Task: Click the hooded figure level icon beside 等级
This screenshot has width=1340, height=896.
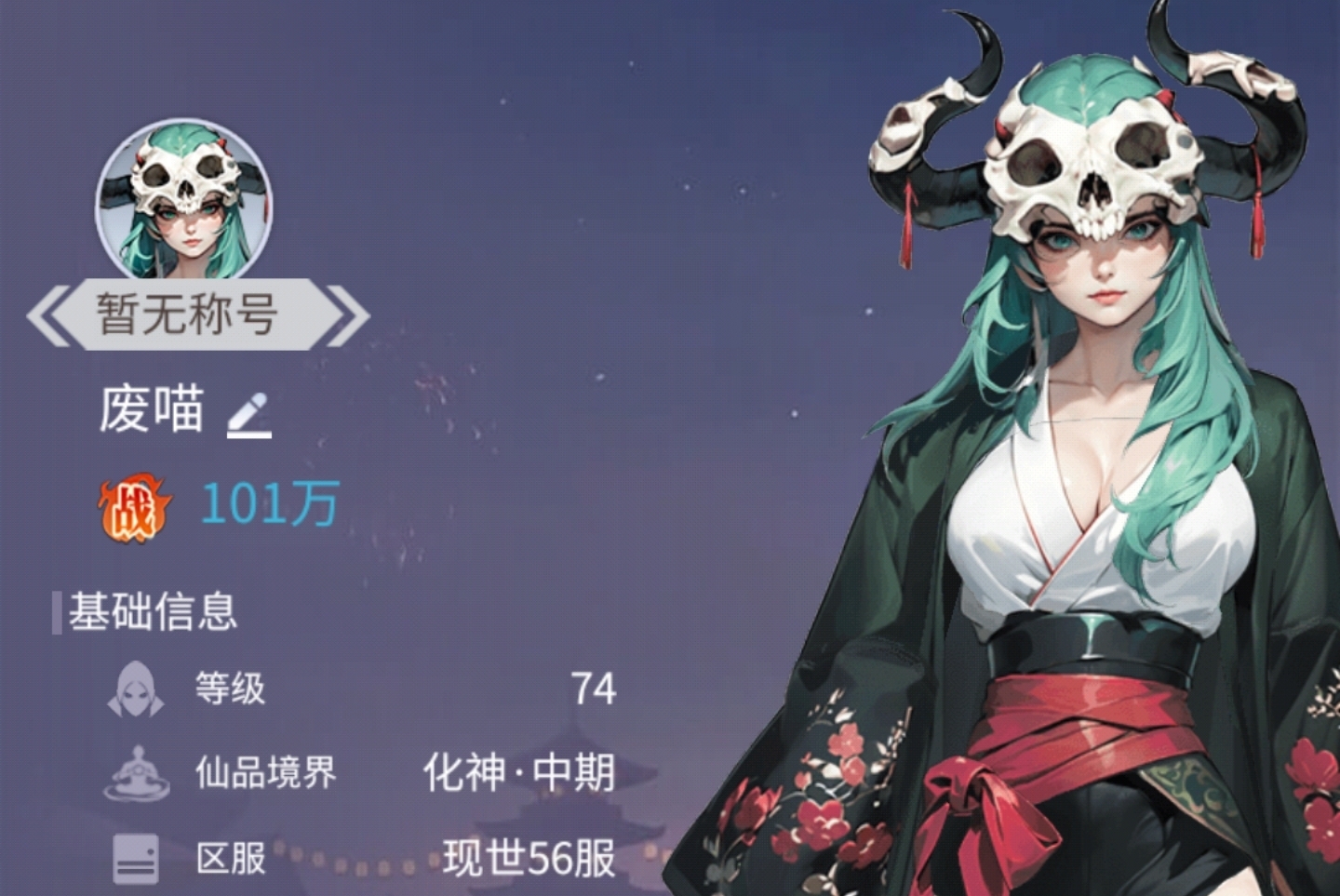Action: point(133,689)
